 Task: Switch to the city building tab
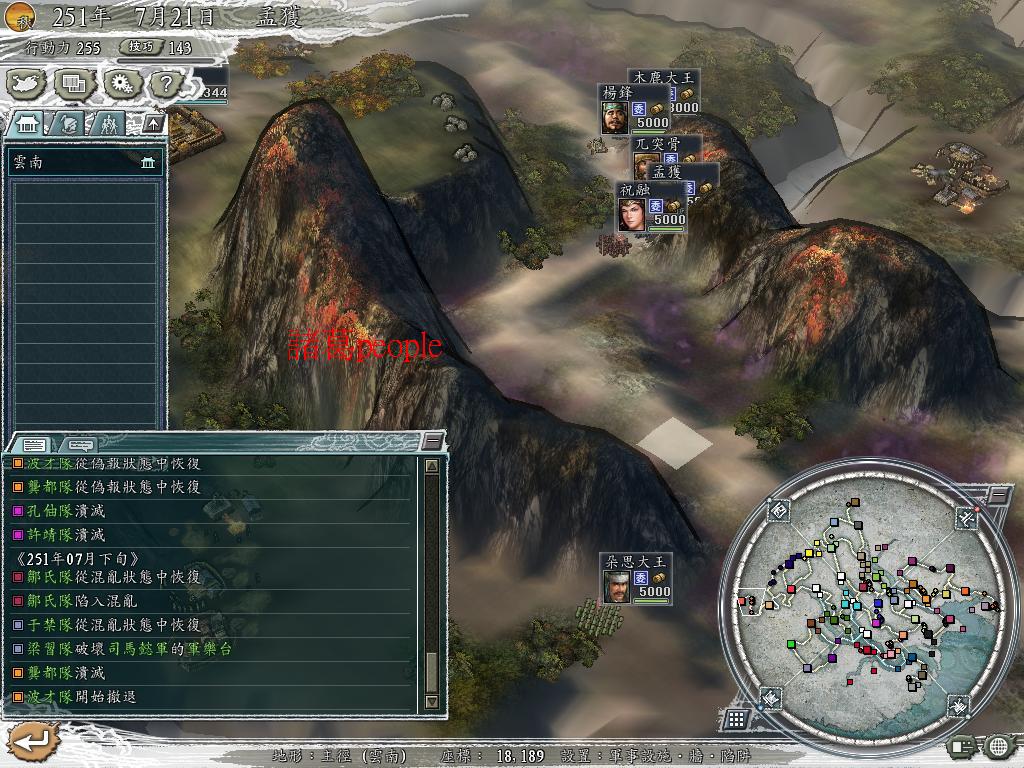(x=28, y=124)
